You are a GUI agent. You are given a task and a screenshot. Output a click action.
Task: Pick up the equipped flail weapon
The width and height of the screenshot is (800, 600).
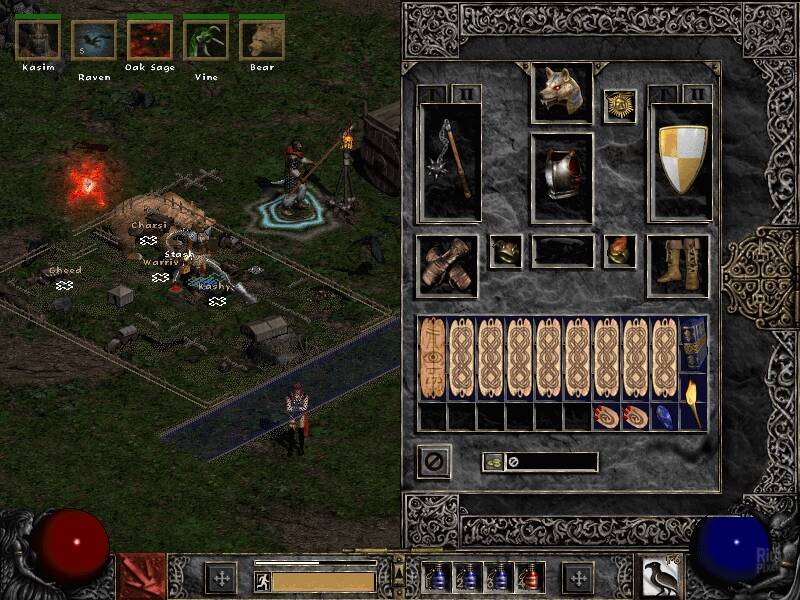450,161
